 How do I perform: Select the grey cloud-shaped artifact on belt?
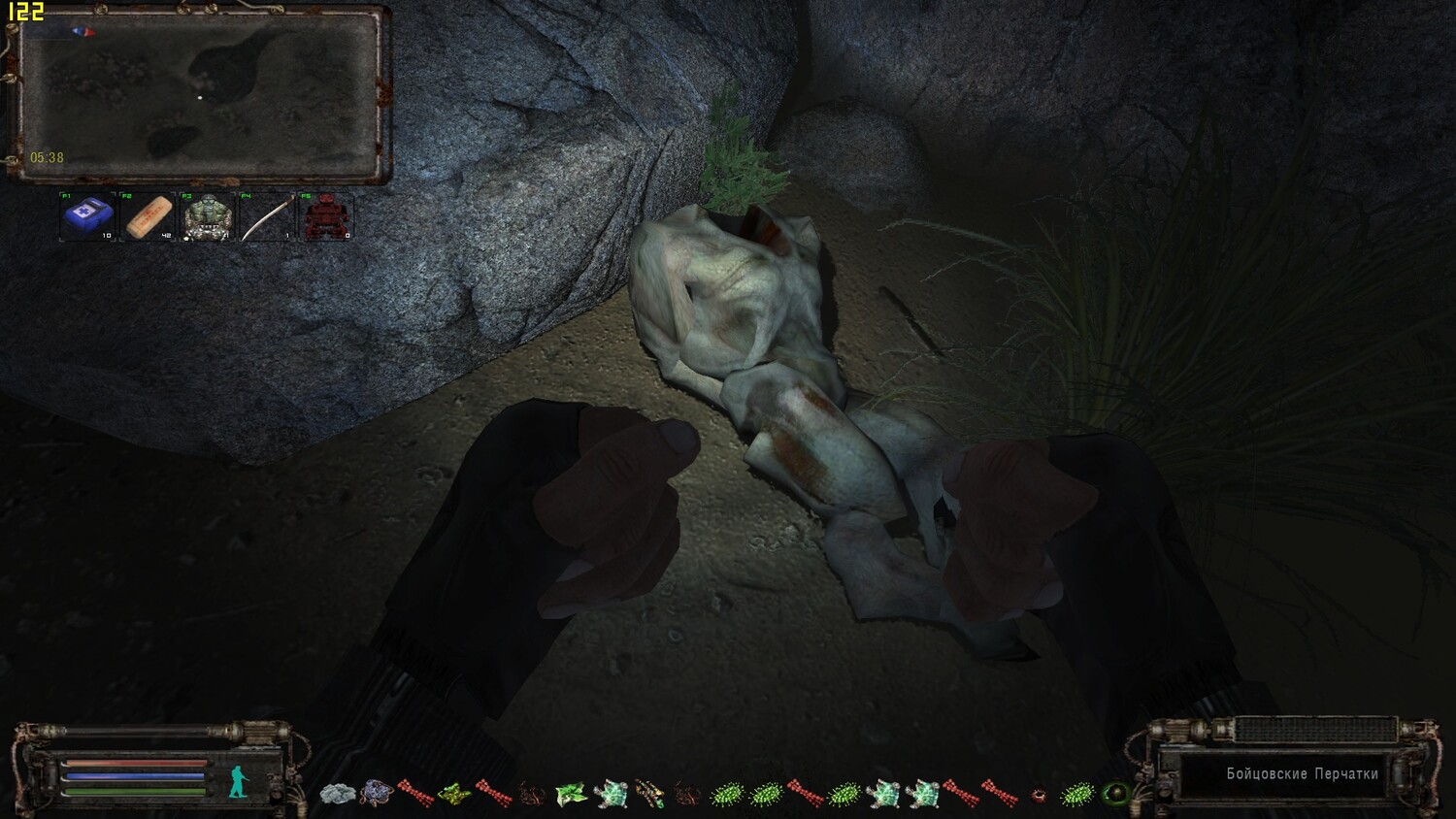coord(337,795)
